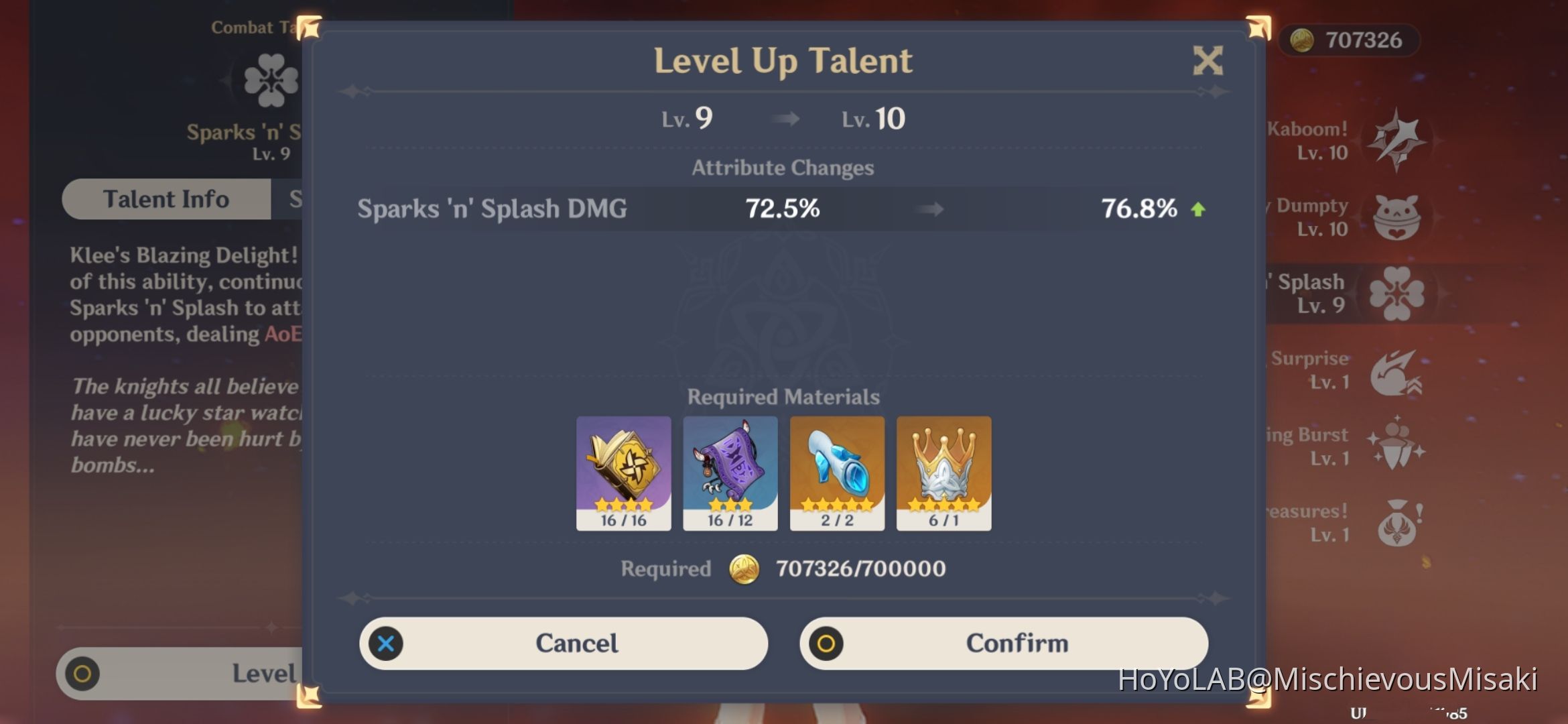The image size is (1568, 724).
Task: Click the Sparks 'n' Splash clover icon at top left
Action: 271,79
